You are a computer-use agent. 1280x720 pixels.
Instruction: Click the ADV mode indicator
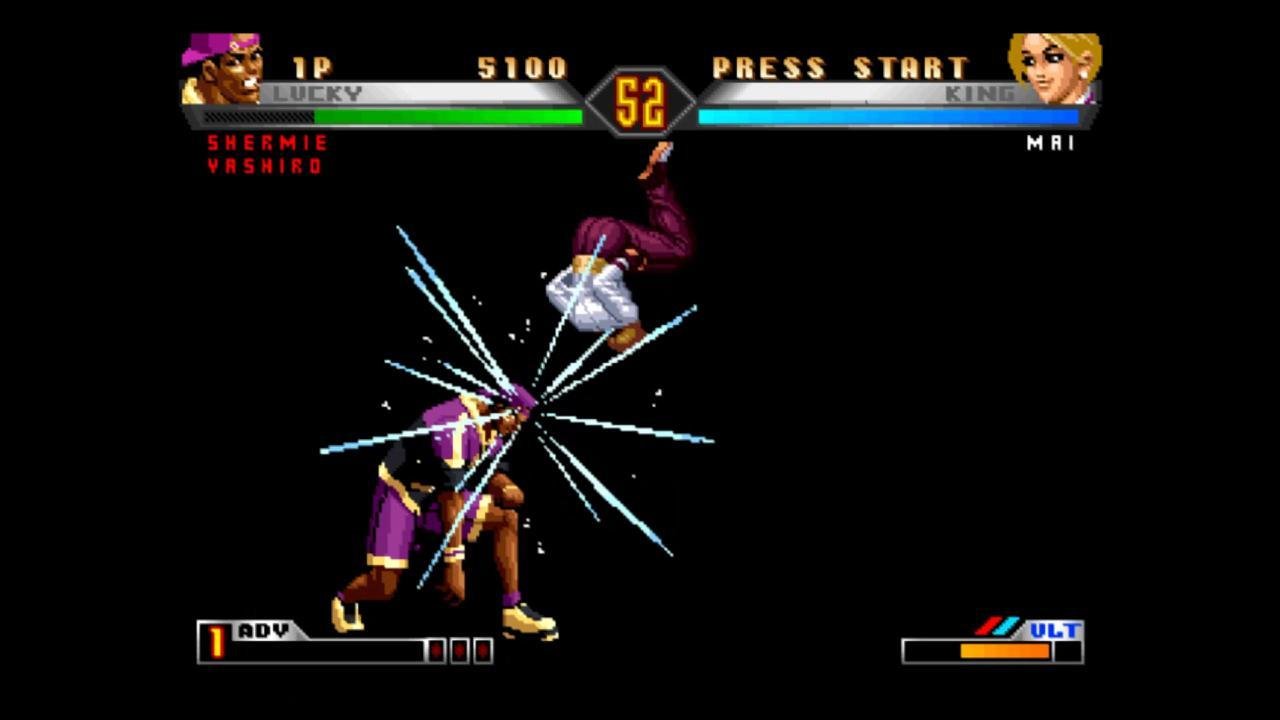click(x=262, y=631)
